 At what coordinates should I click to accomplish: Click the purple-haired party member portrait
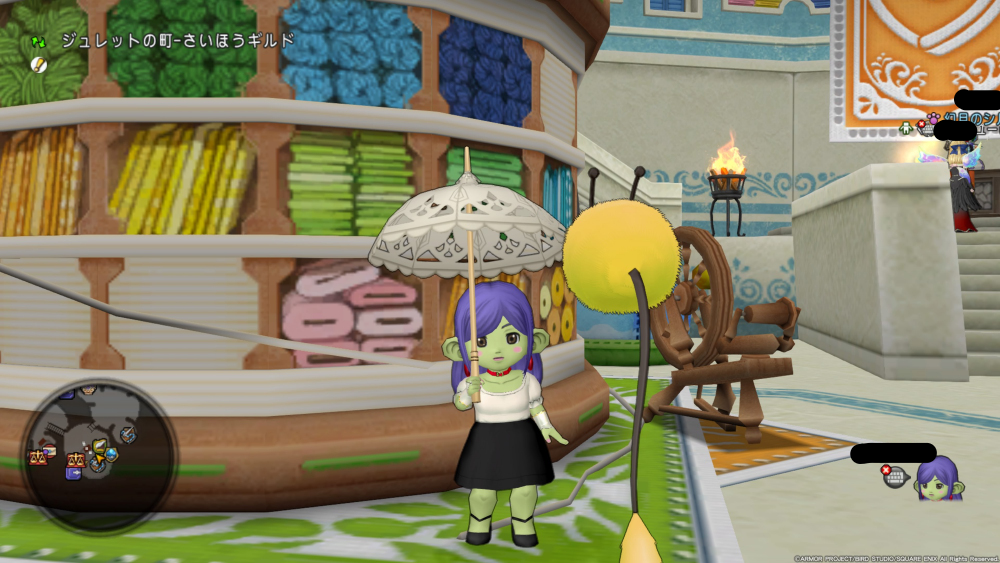point(939,479)
